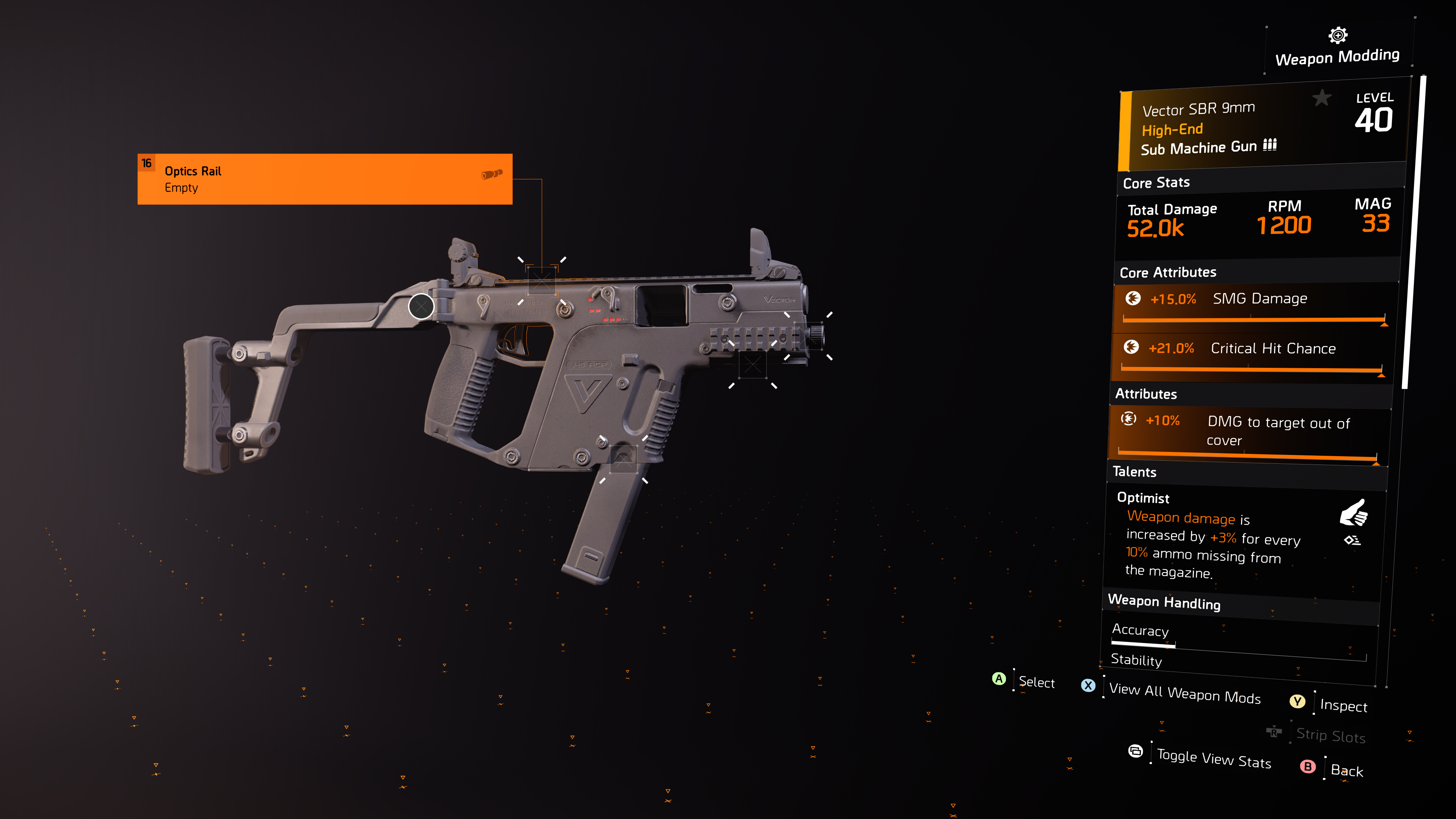Go Back from weapon modding
Image resolution: width=1456 pixels, height=819 pixels.
pos(1346,770)
